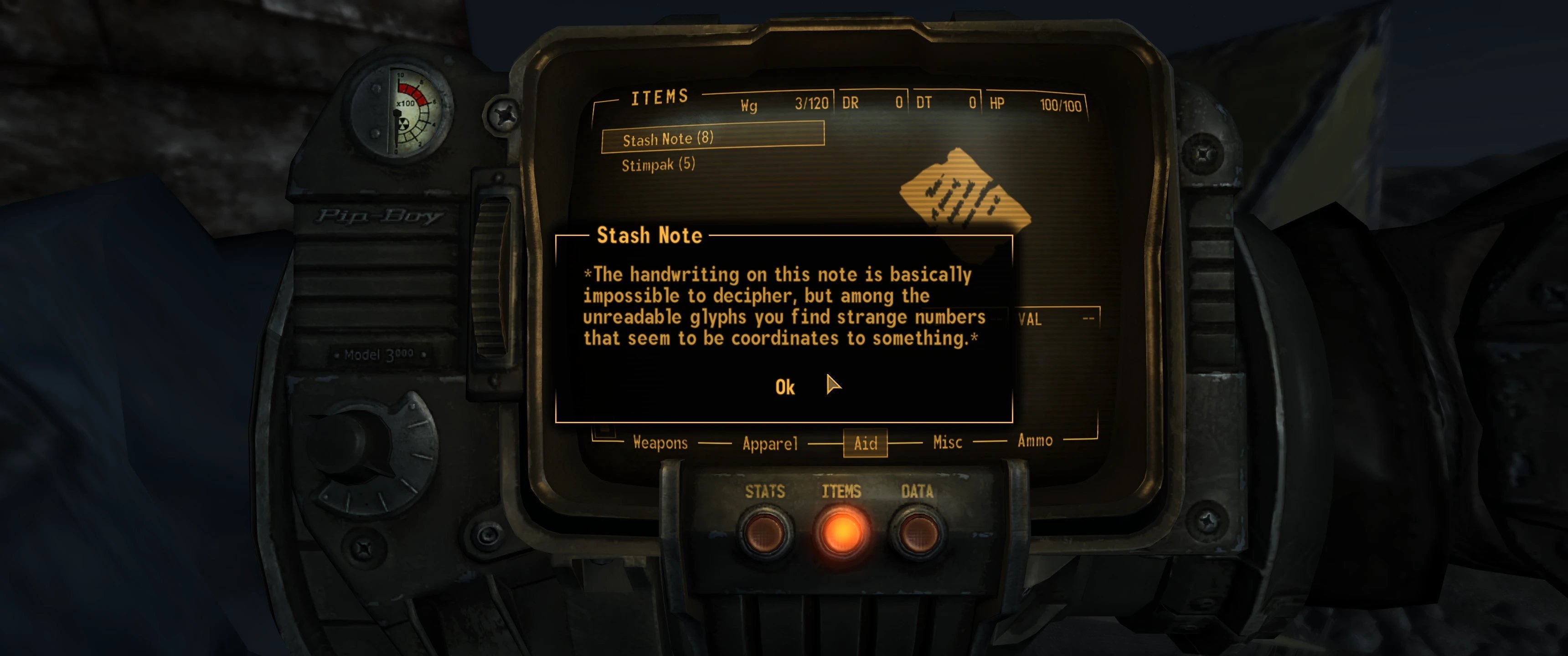The image size is (1568, 656).
Task: Show the Misc items category
Action: pyautogui.click(x=947, y=442)
